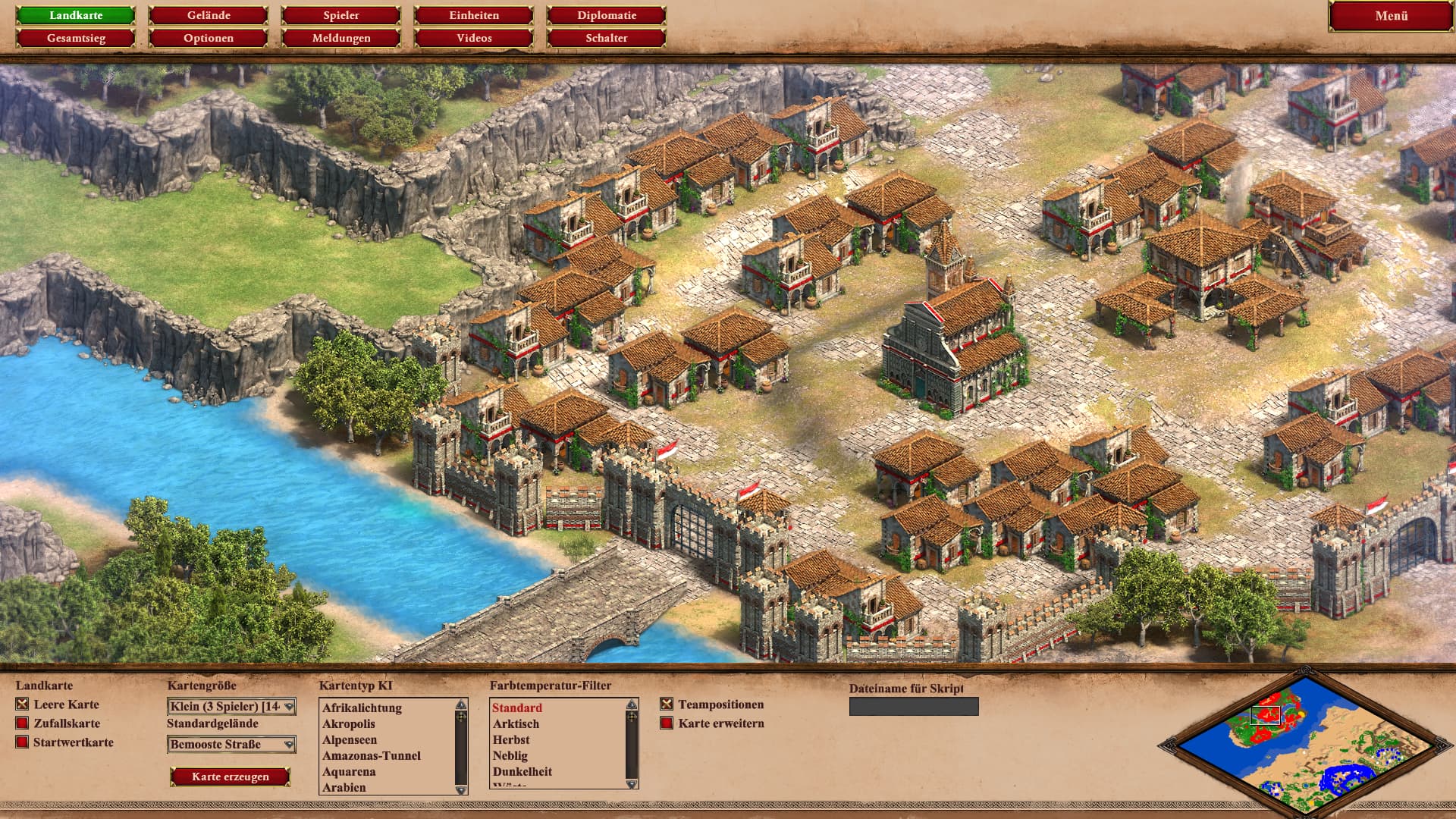The height and width of the screenshot is (819, 1456).
Task: Toggle the Teampositionen checkbox
Action: coord(667,704)
